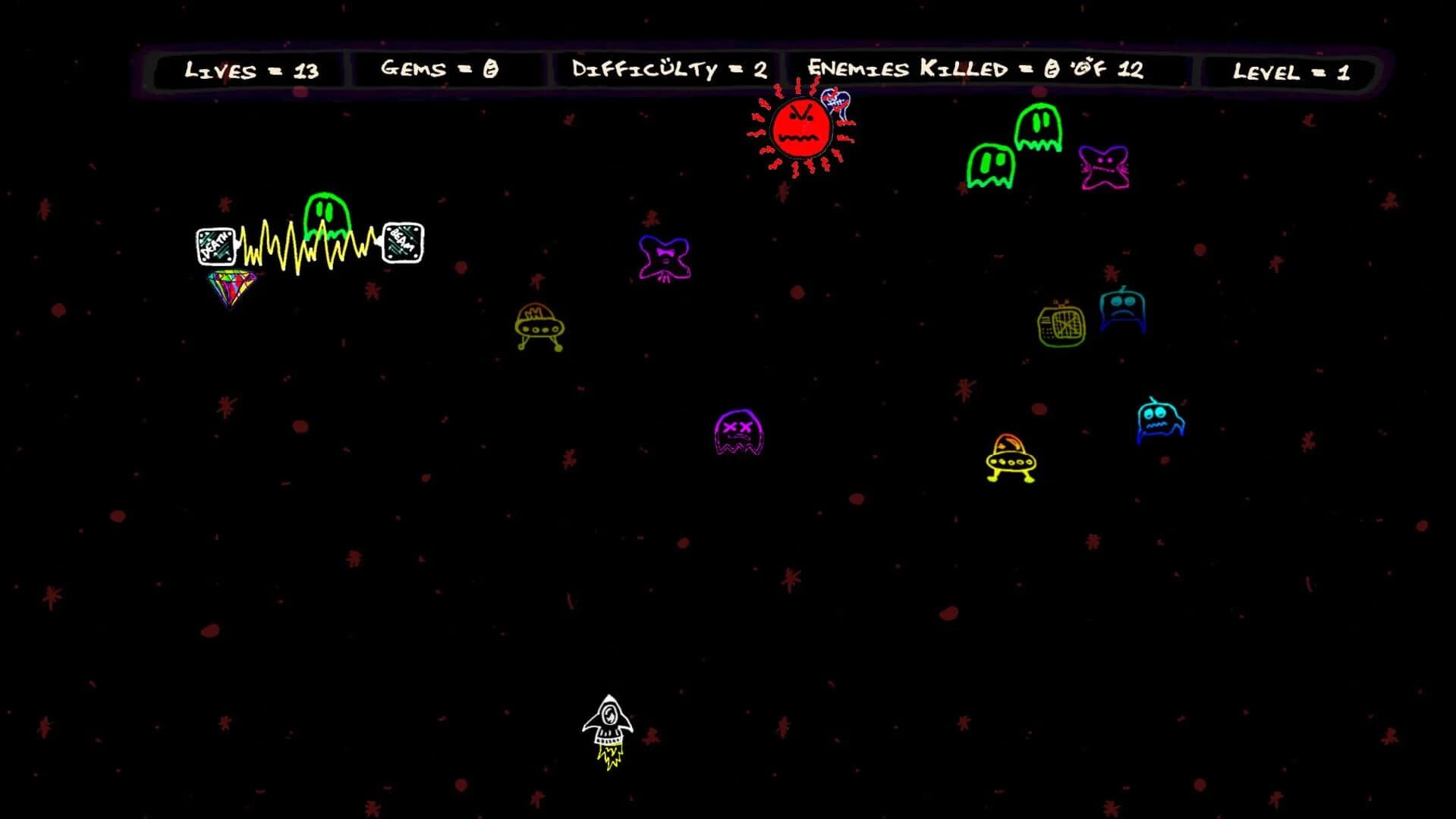The width and height of the screenshot is (1456, 819).
Task: Click the small heart beside the sun
Action: click(x=837, y=101)
